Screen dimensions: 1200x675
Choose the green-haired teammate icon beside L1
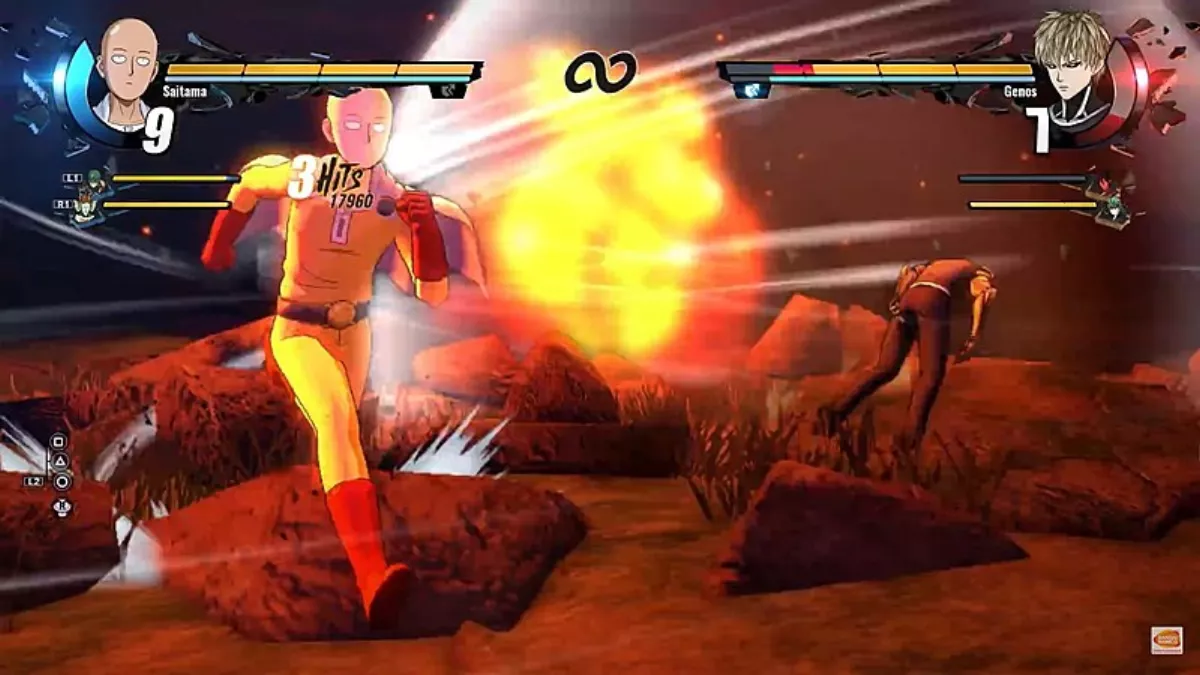pyautogui.click(x=93, y=180)
